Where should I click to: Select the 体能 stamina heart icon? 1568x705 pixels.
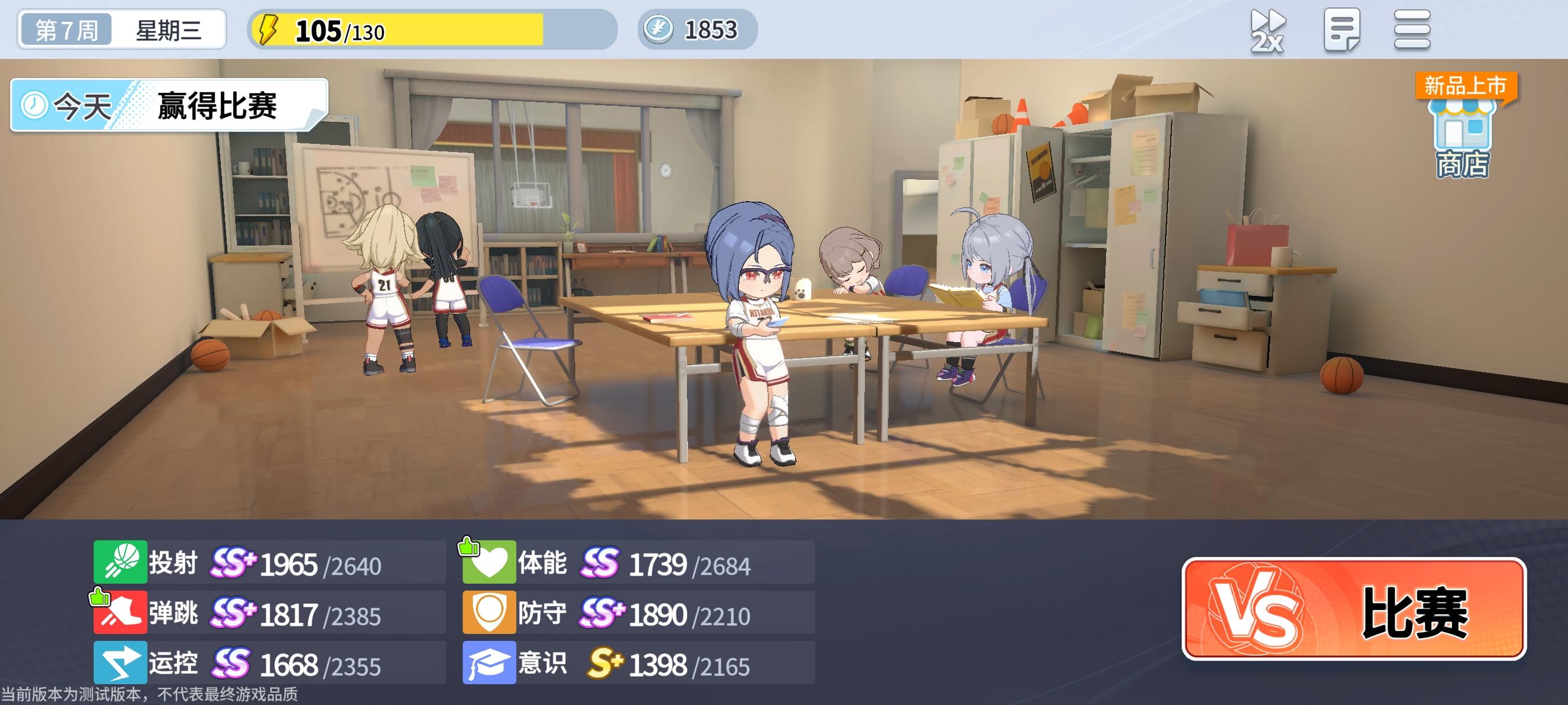tap(491, 562)
